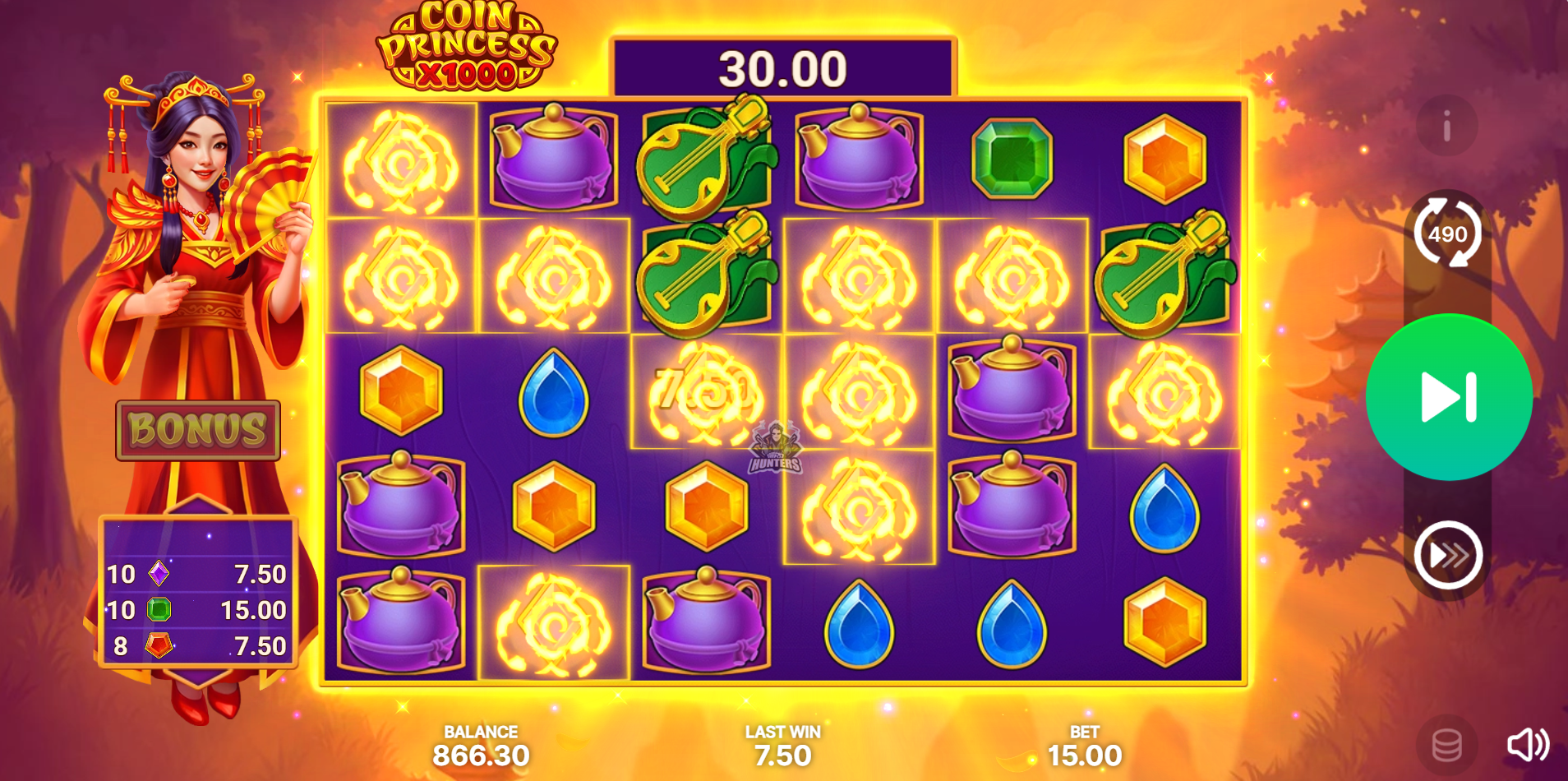Image resolution: width=1568 pixels, height=781 pixels.
Task: Open the coin stack bet settings
Action: (1446, 746)
